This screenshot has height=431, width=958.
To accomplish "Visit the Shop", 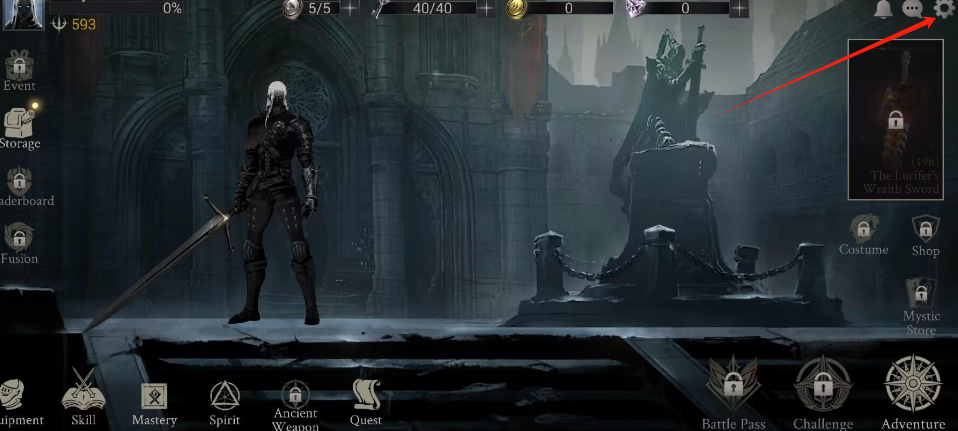I will (925, 234).
